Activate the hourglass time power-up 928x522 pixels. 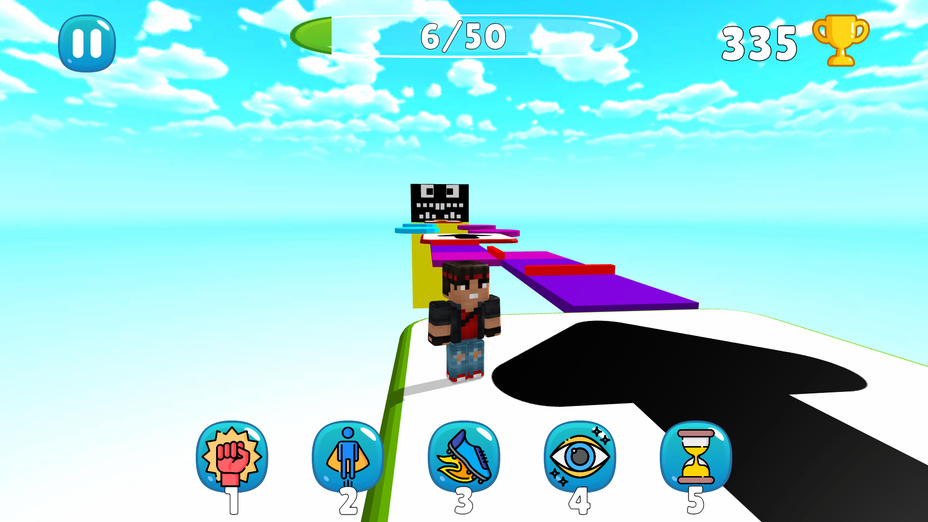point(696,456)
